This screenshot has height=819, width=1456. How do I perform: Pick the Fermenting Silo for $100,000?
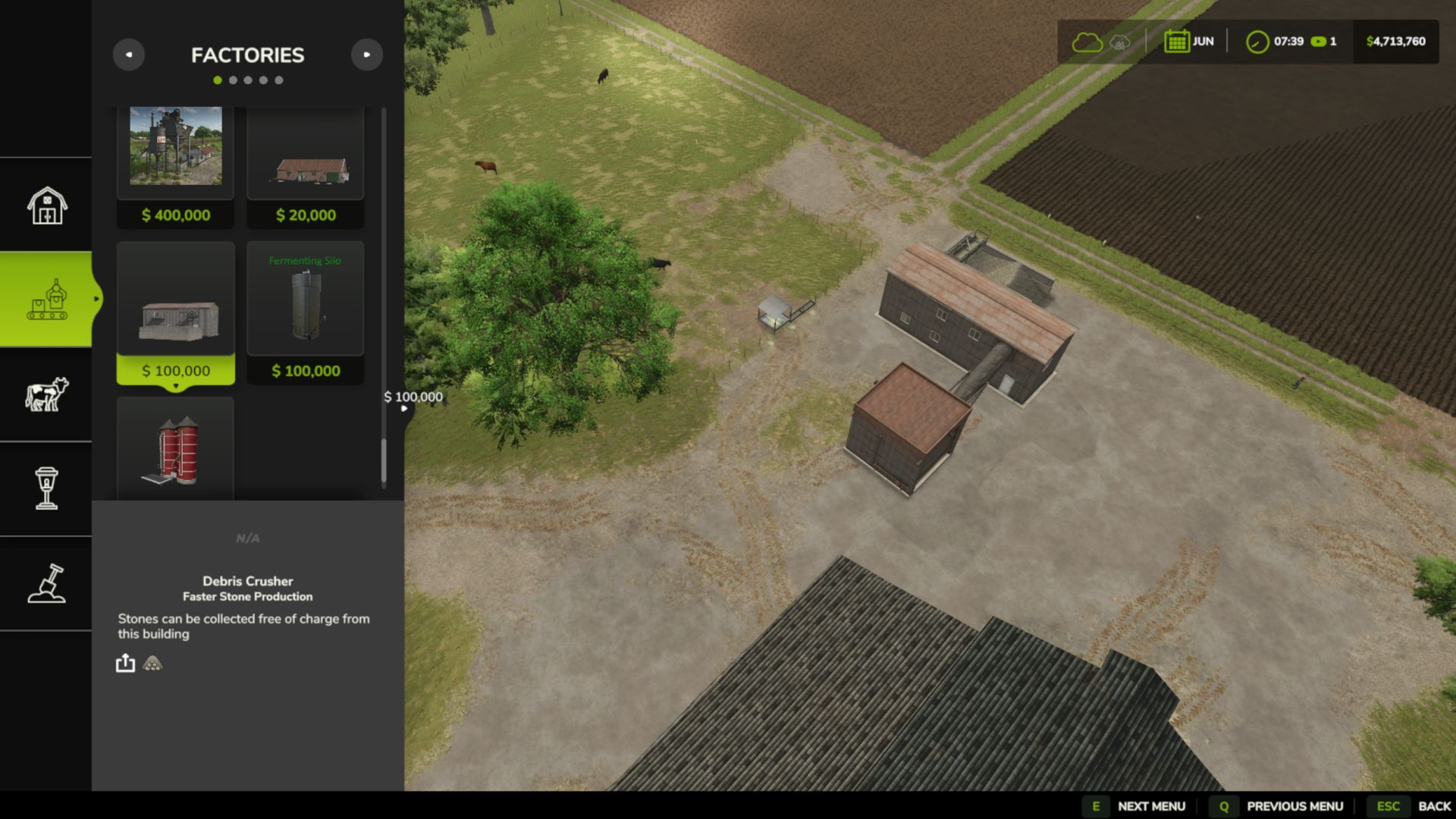click(306, 311)
